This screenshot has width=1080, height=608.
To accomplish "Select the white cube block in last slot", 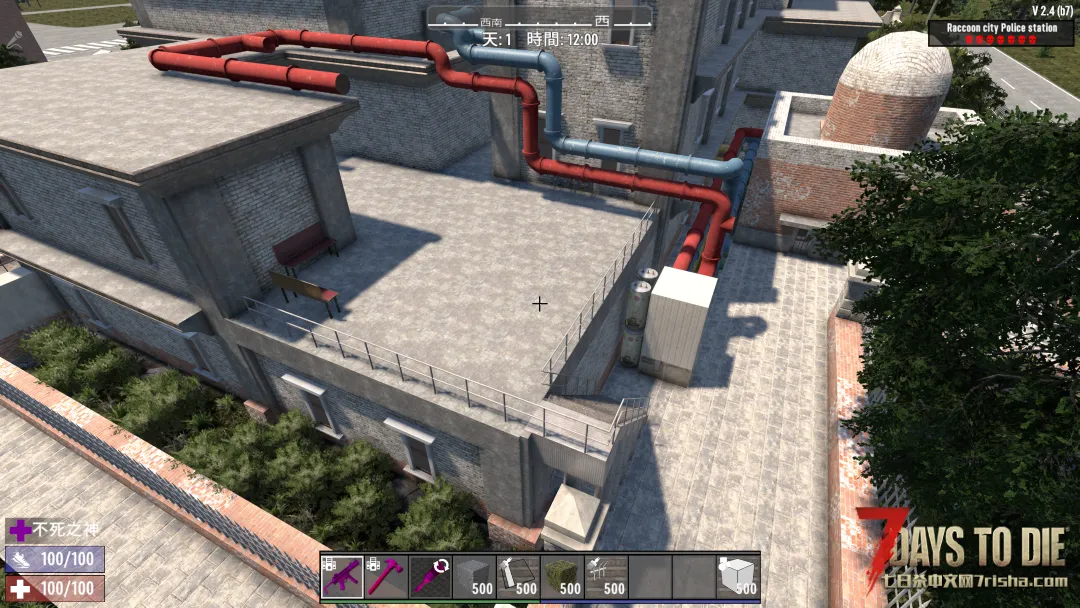I will [x=738, y=577].
